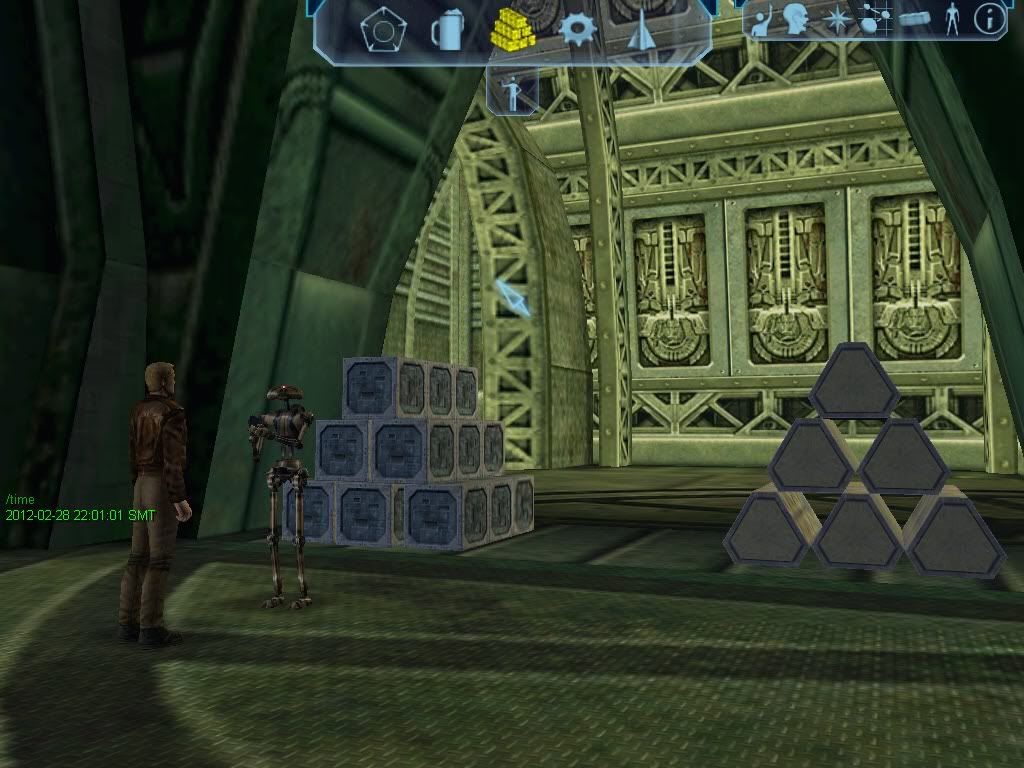Click the starship icon in the toolbar
The height and width of the screenshot is (768, 1024).
point(640,31)
